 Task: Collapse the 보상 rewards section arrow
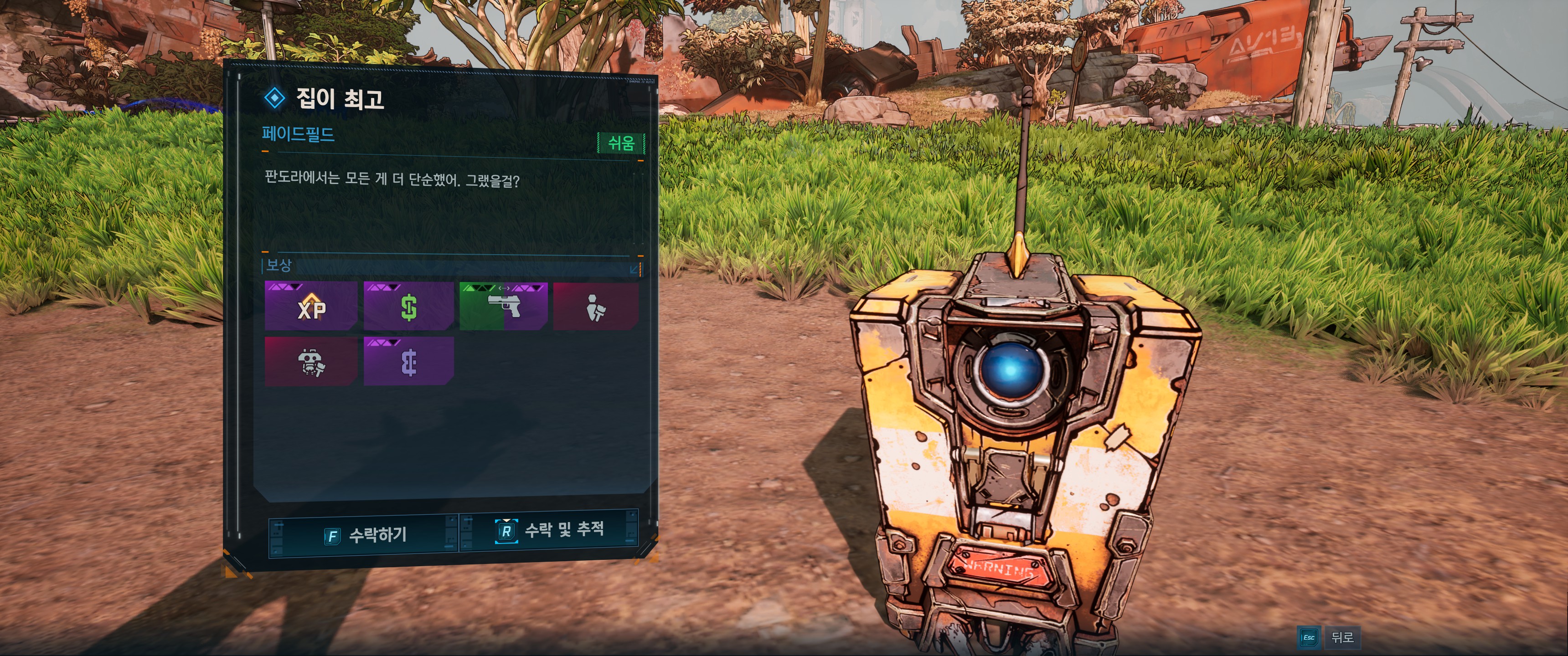[634, 268]
